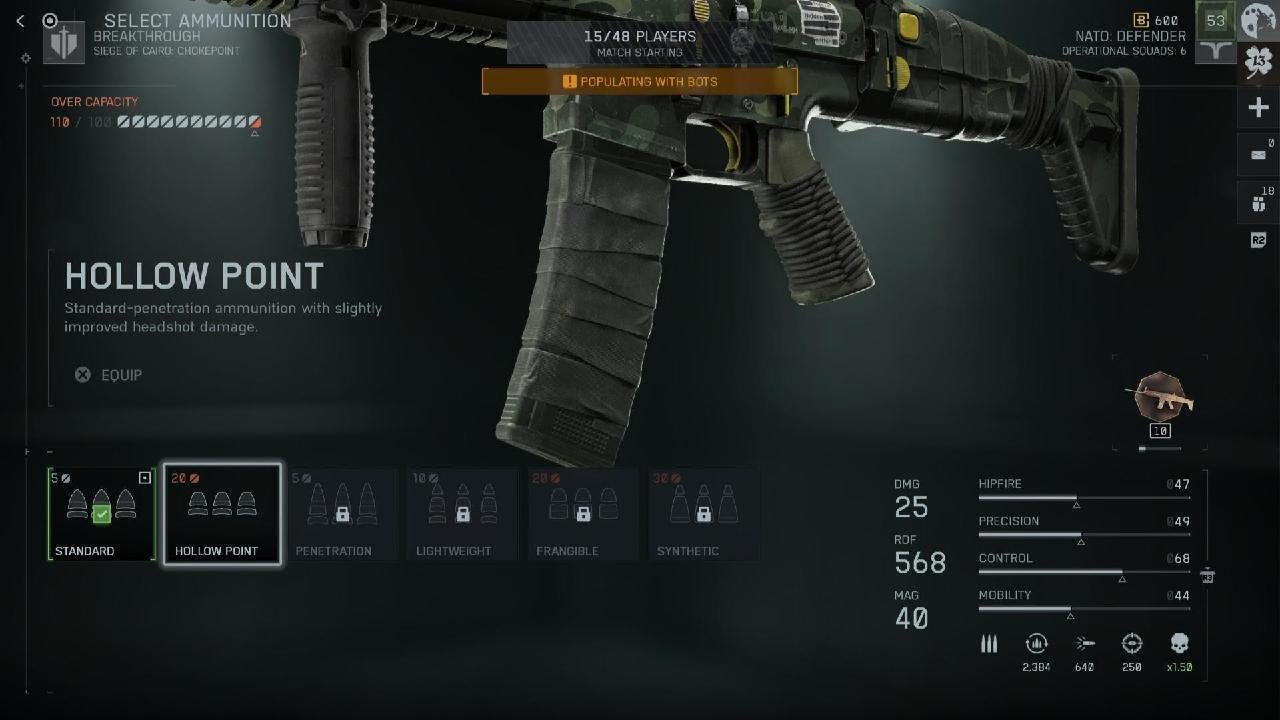Screen dimensions: 1280x720
Task: Select the Standard ammunition tile
Action: tap(101, 514)
